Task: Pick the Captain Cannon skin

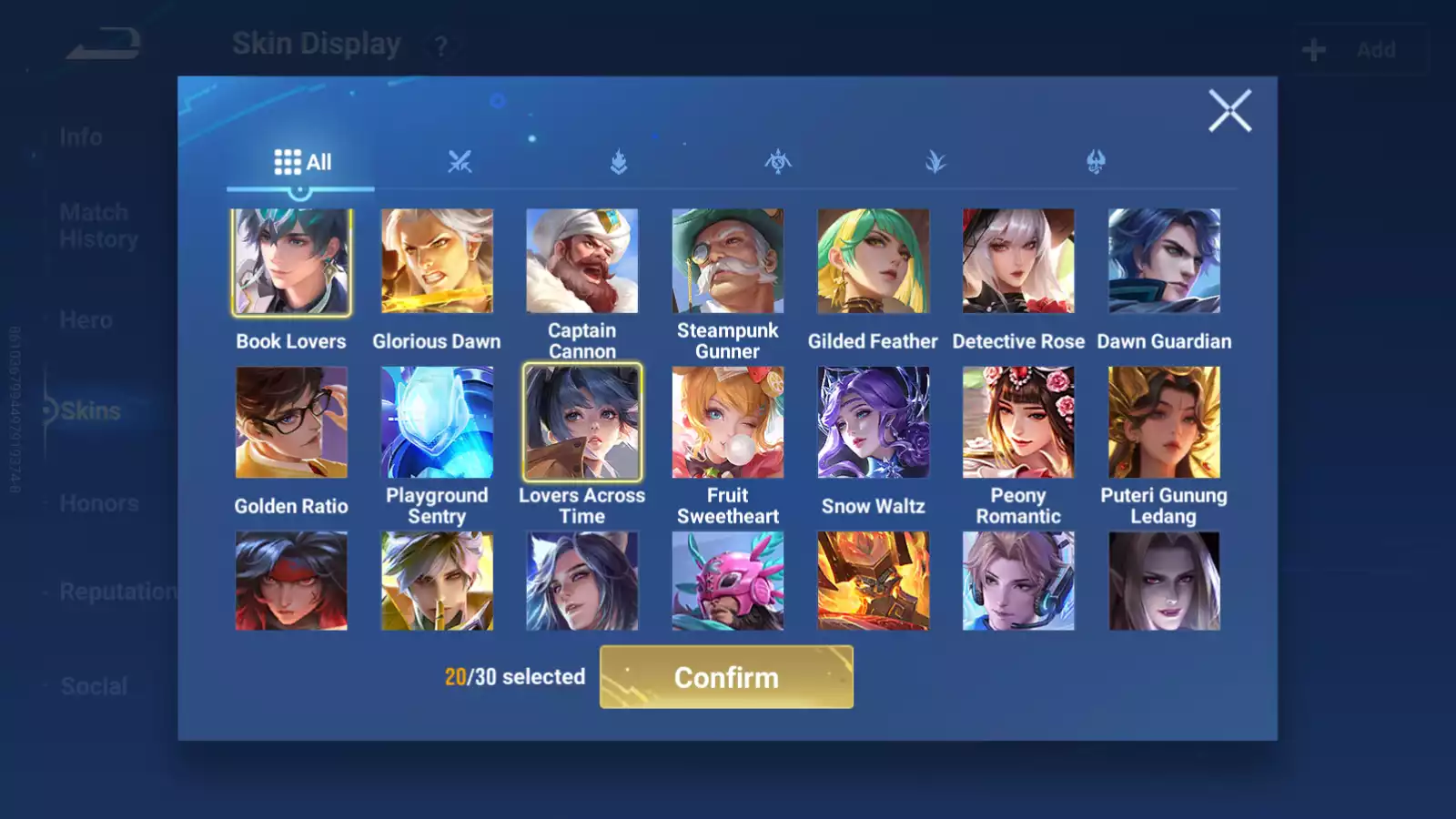Action: [x=582, y=262]
